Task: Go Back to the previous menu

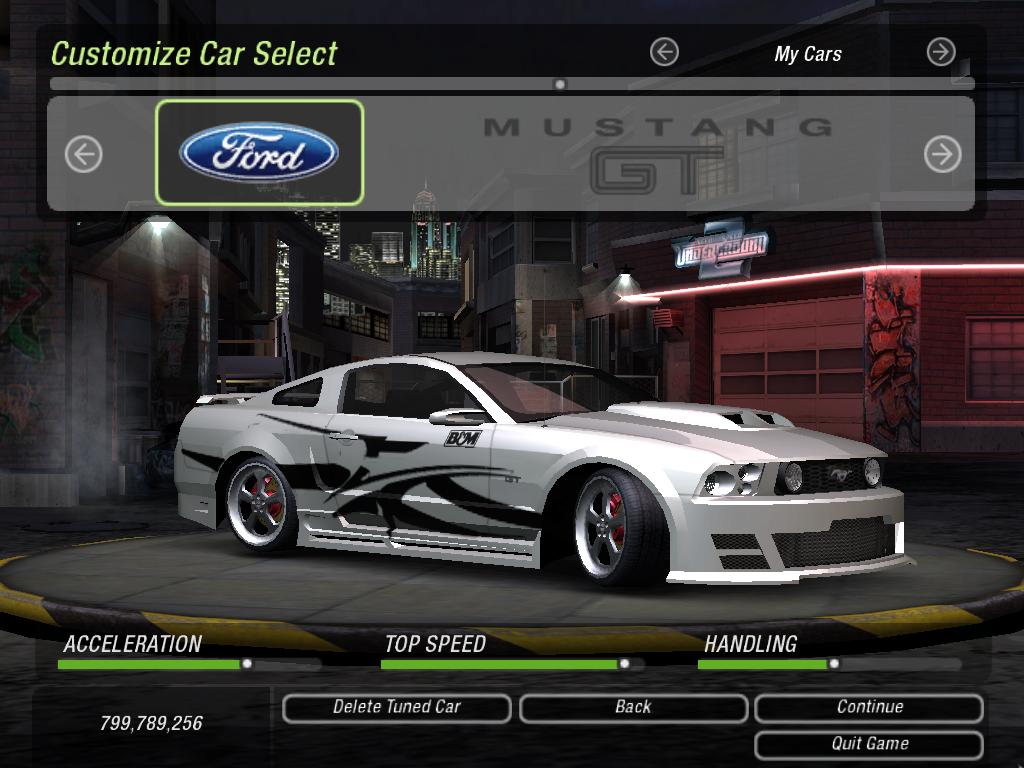Action: (633, 708)
